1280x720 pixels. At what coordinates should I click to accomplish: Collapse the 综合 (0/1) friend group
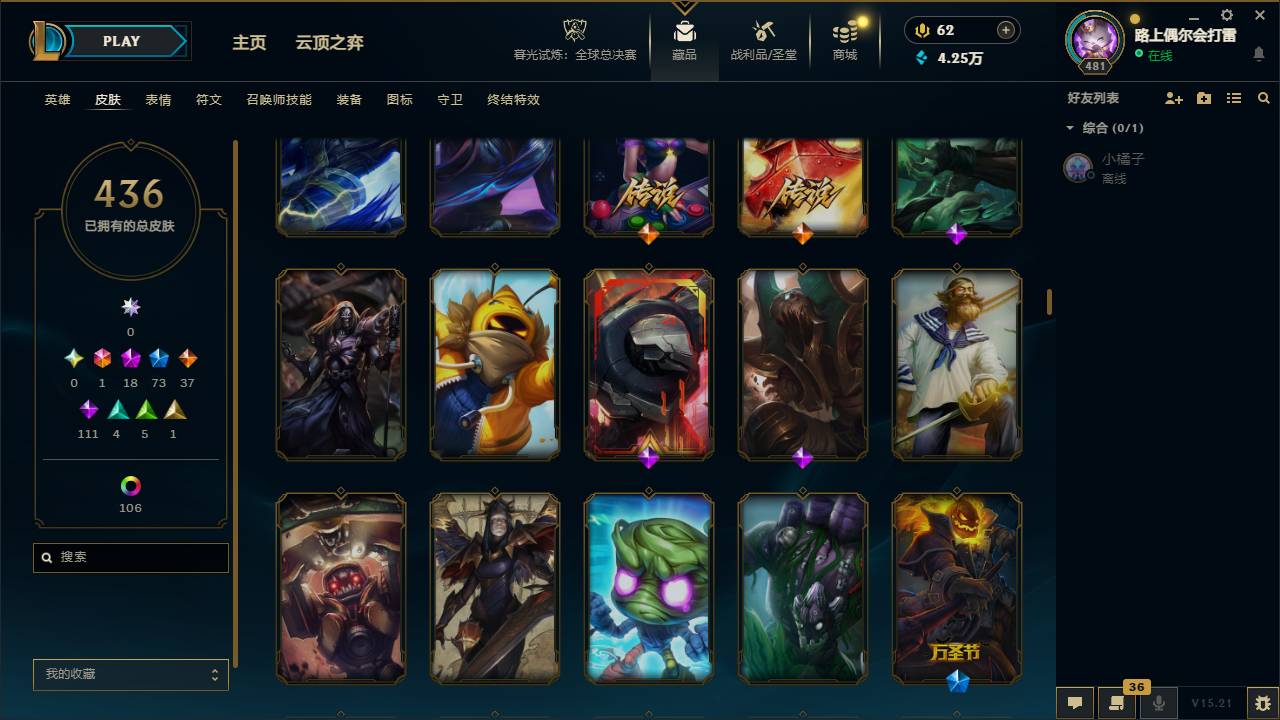(x=1069, y=128)
